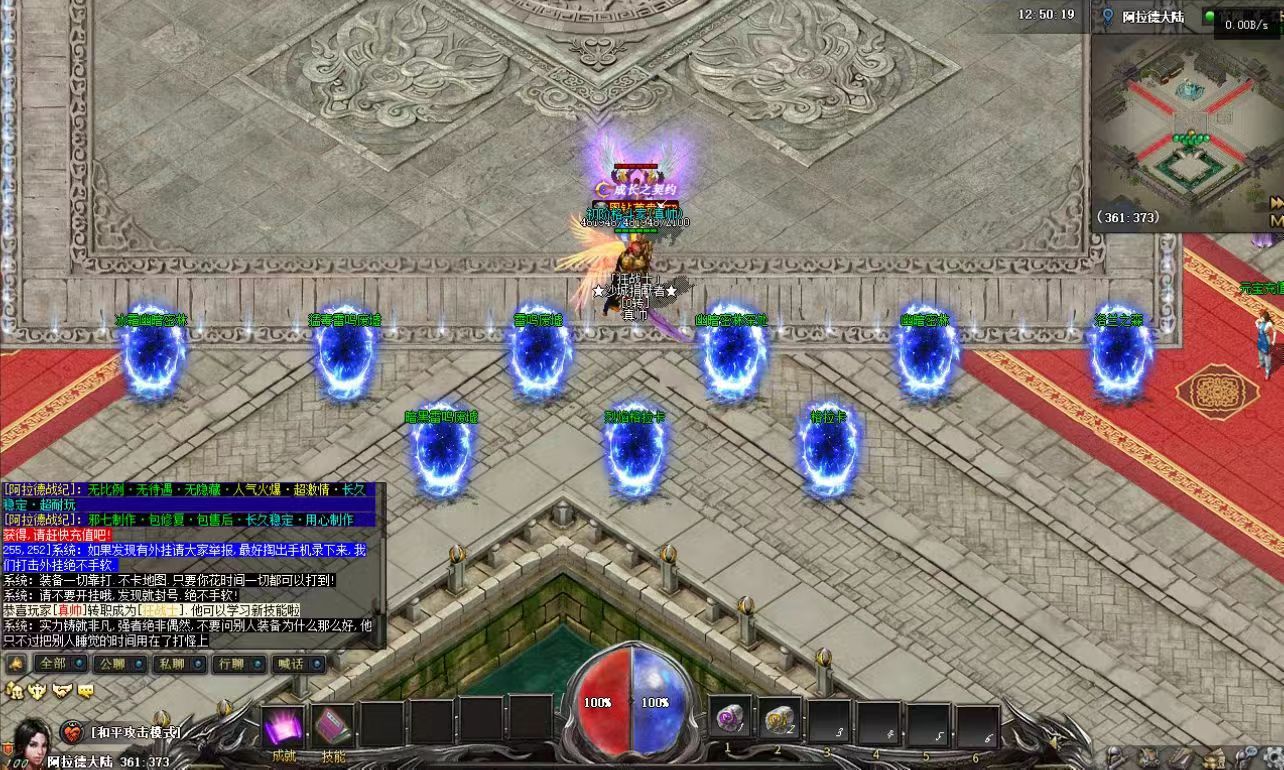Click the golden handshake icon below chat
This screenshot has width=1284, height=770.
[x=63, y=690]
